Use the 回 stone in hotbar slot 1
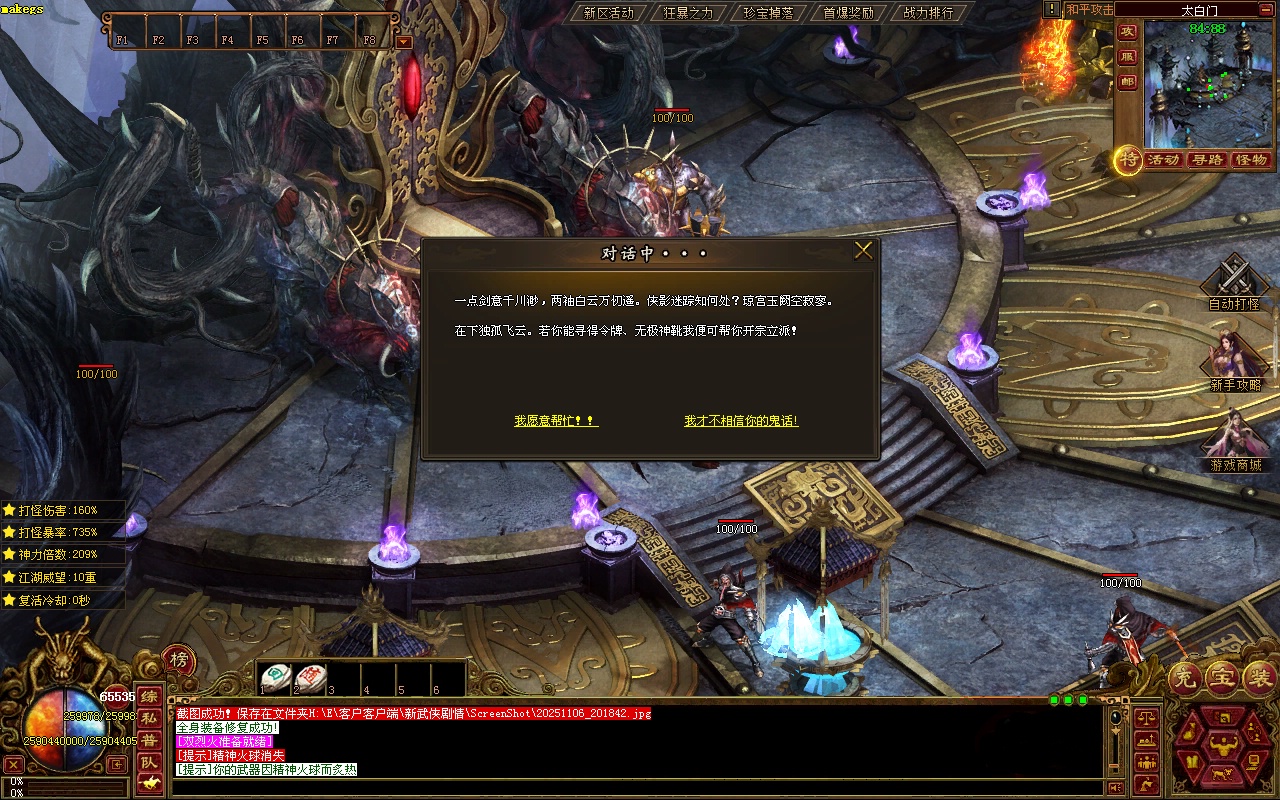The width and height of the screenshot is (1280, 800). point(275,678)
